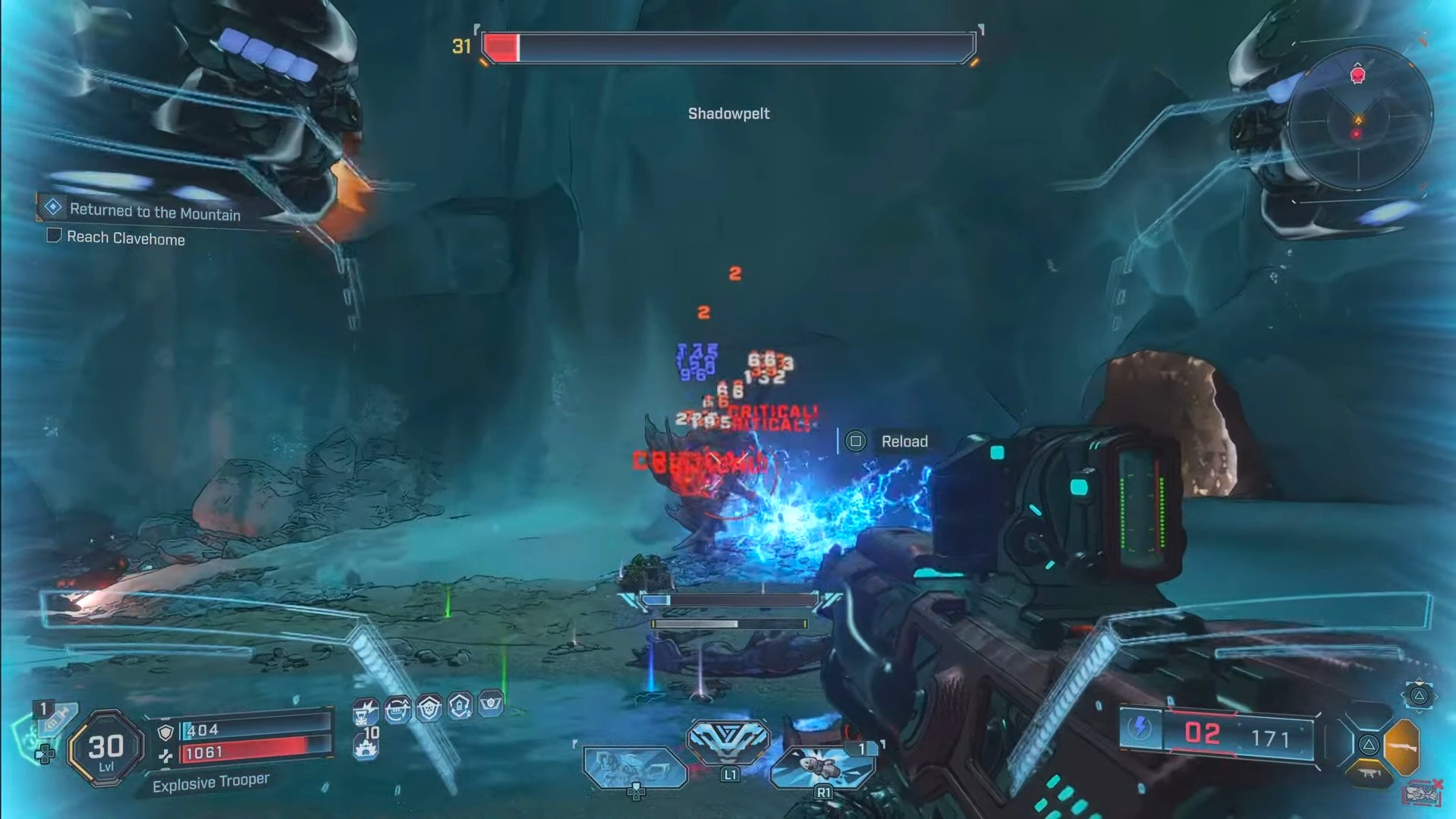Image resolution: width=1456 pixels, height=819 pixels.
Task: Activate the L1 action skill icon
Action: (728, 742)
